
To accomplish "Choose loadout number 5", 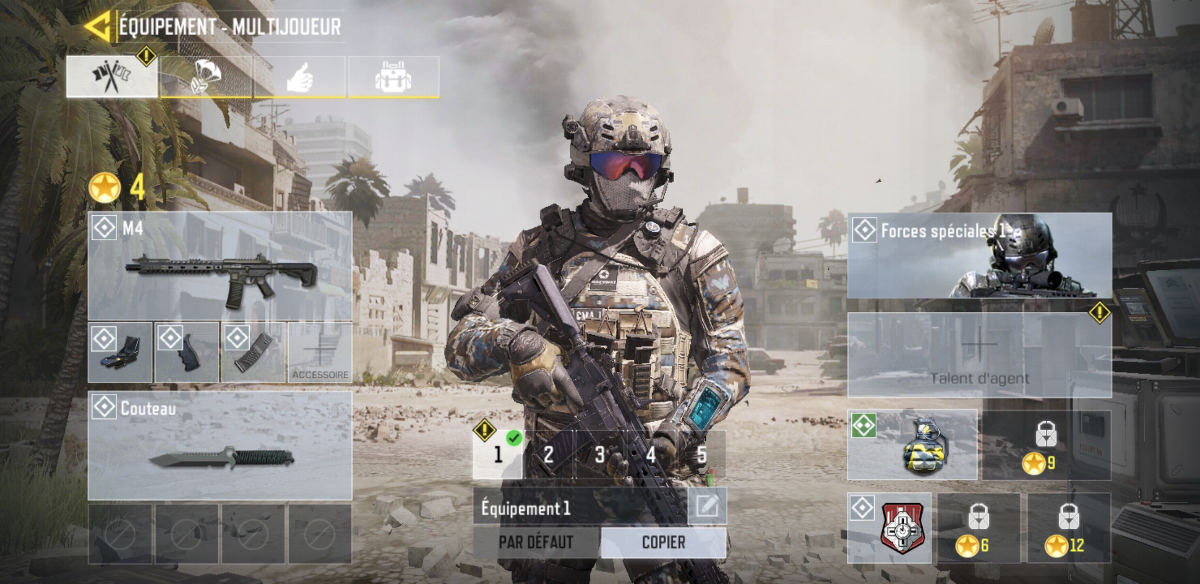I will [702, 455].
